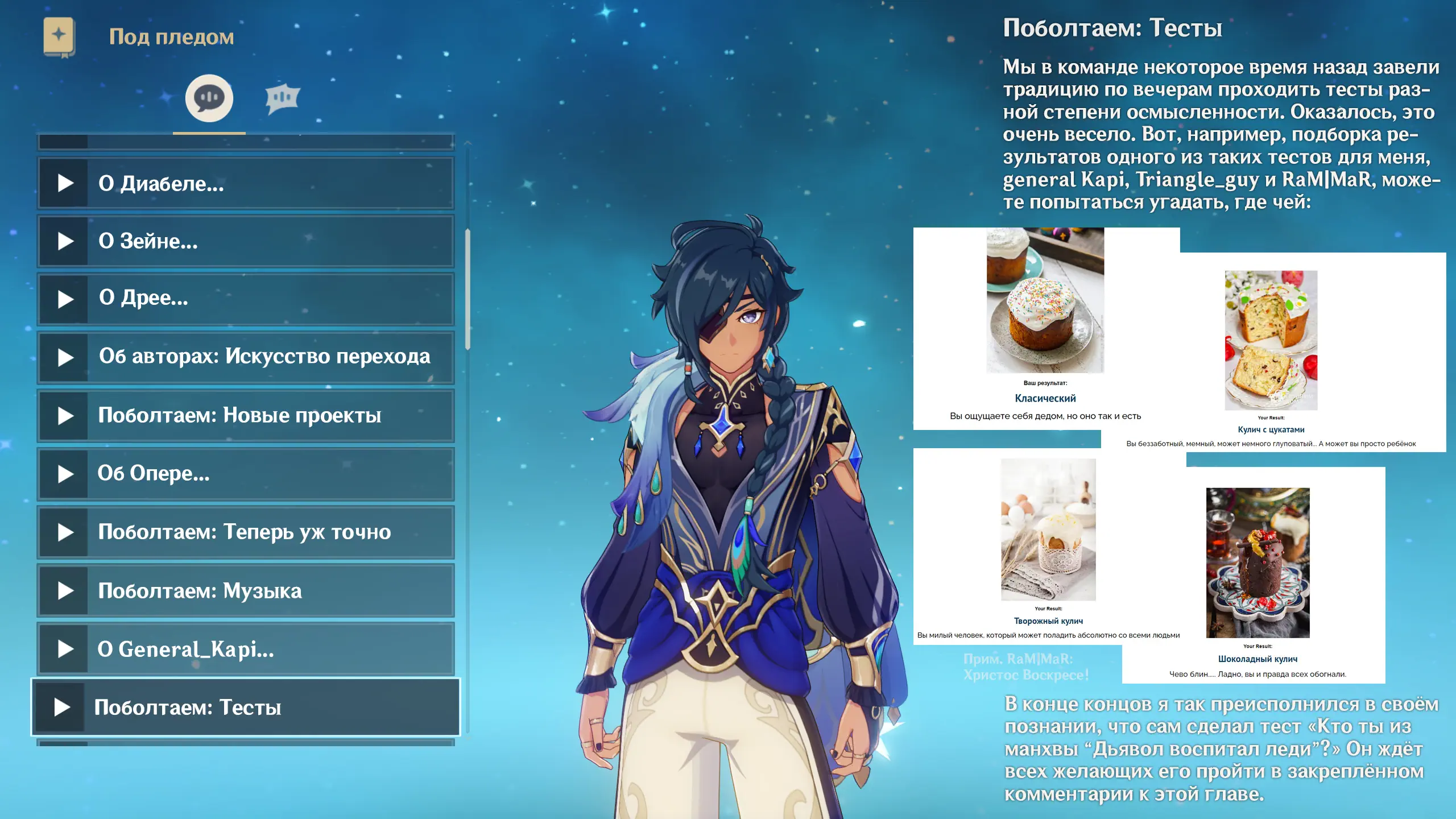
Task: View the "Шоколадный кулич" result image
Action: pyautogui.click(x=1258, y=562)
